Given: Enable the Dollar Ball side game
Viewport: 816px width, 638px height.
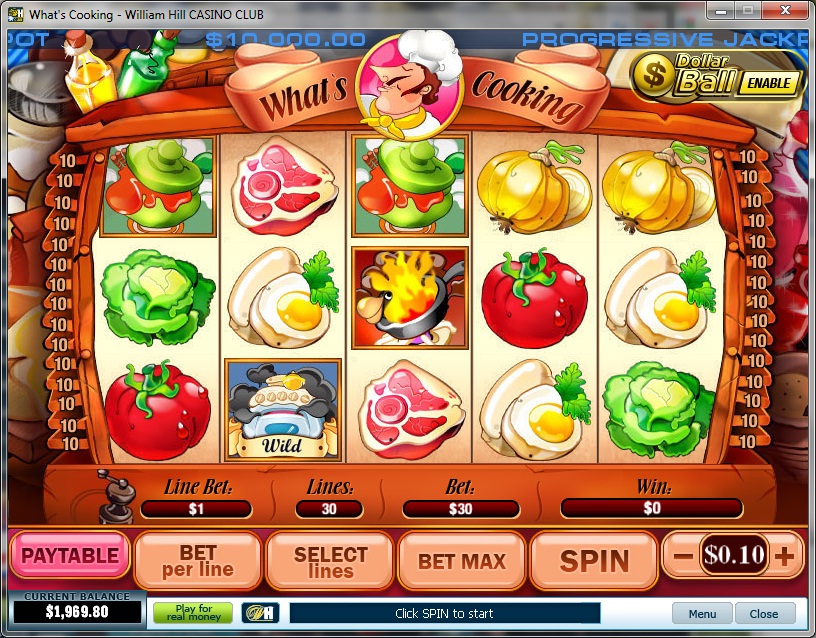Looking at the screenshot, I should (x=770, y=83).
